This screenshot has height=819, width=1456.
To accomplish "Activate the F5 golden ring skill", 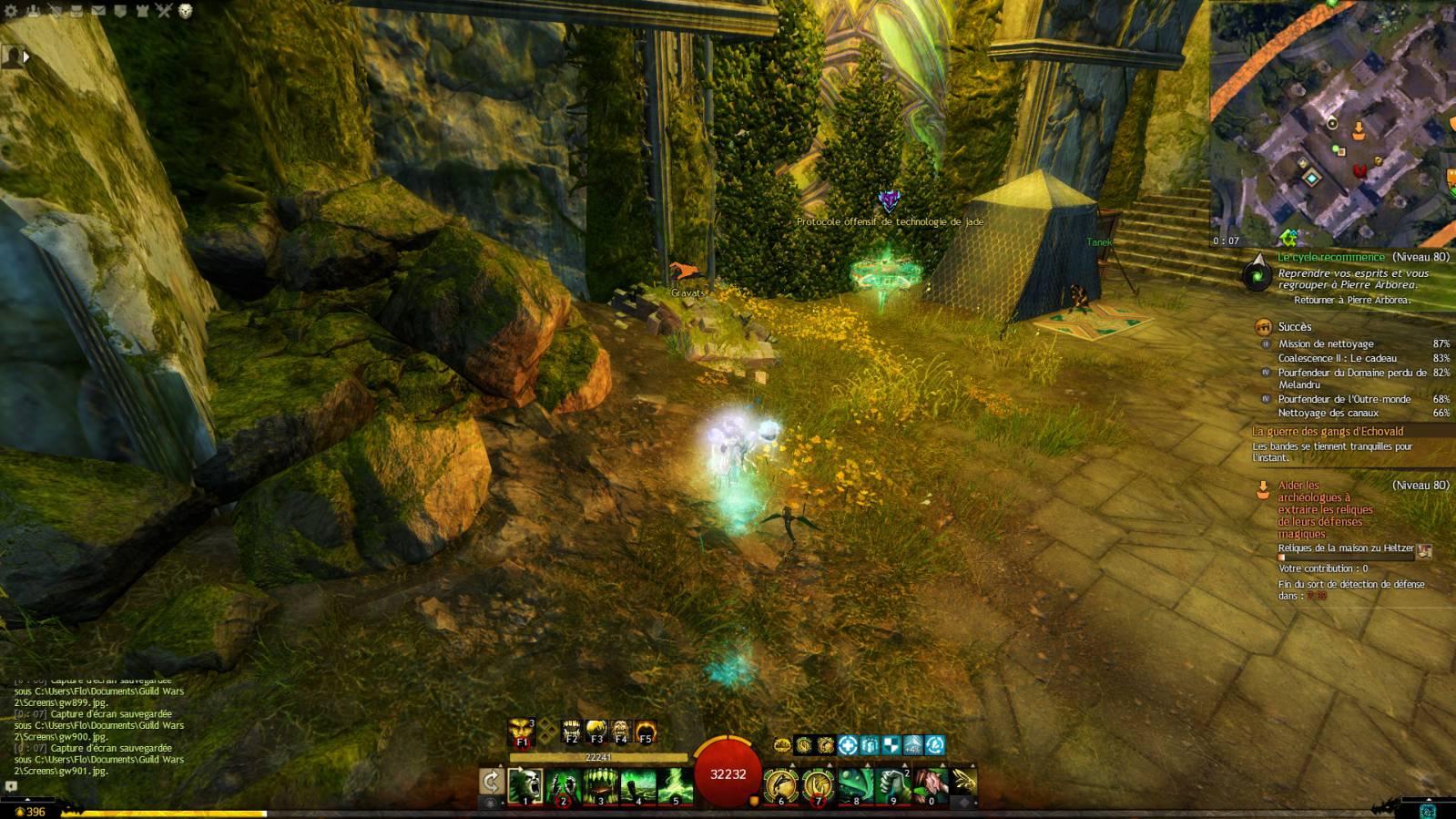I will [646, 732].
